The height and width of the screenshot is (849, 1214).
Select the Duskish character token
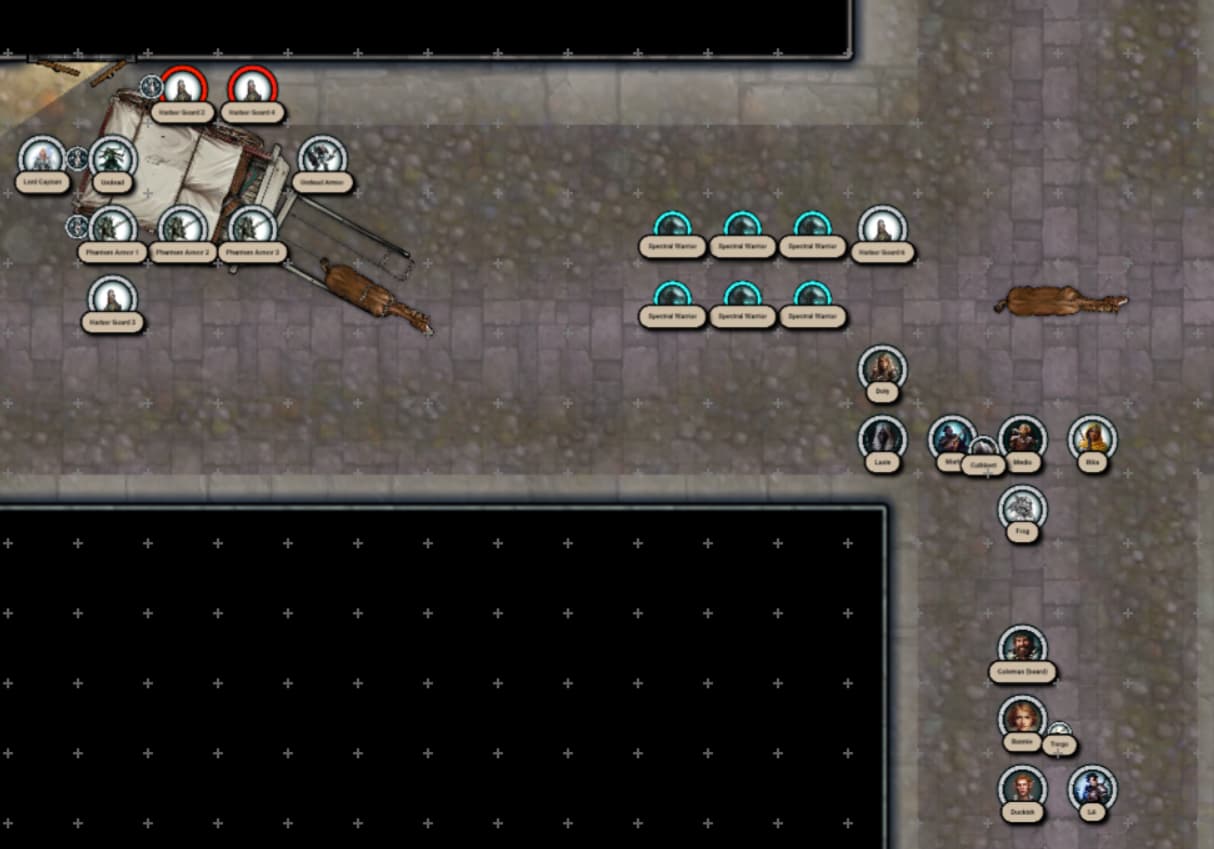pyautogui.click(x=1022, y=788)
